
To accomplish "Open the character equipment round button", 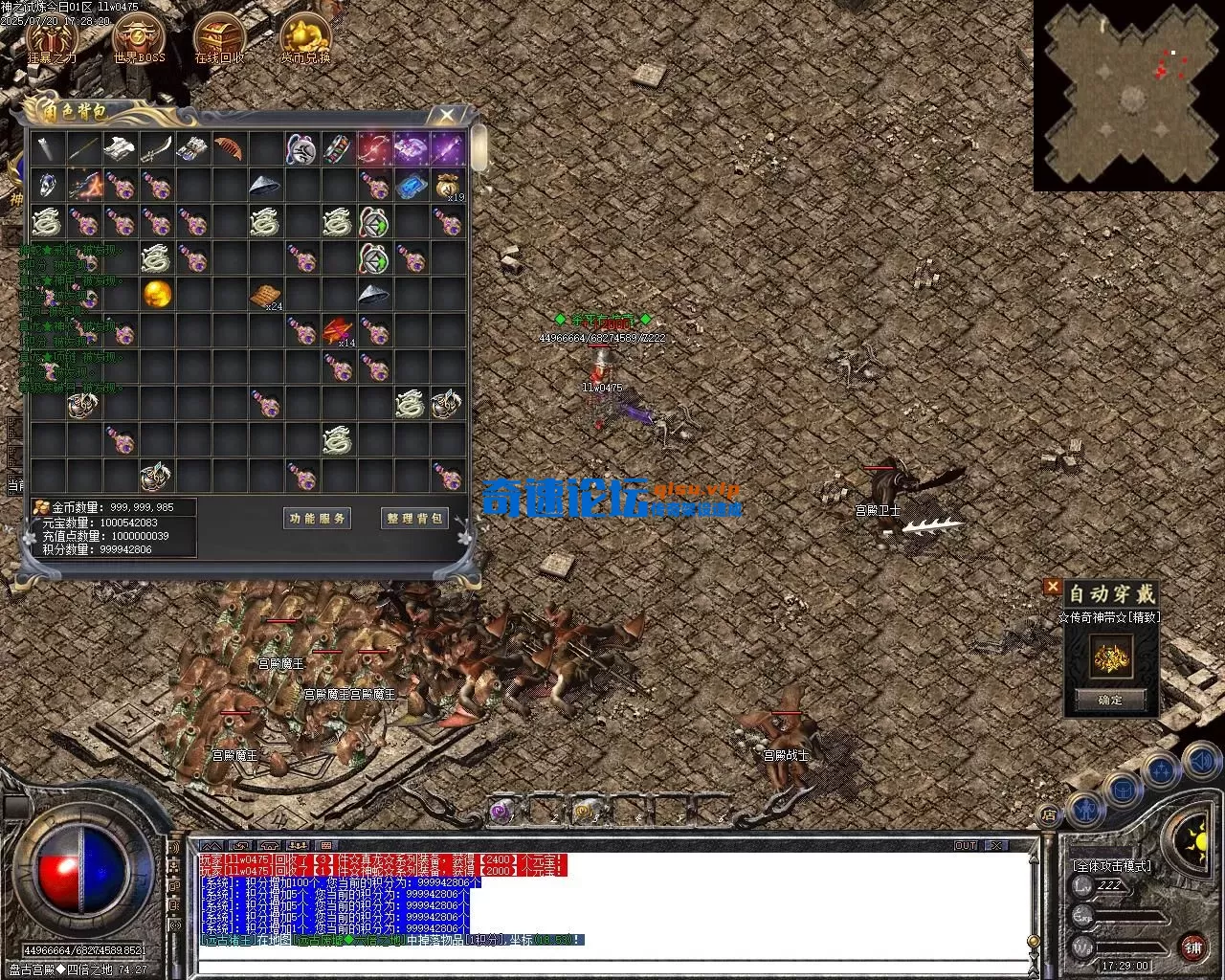I will point(1086,810).
